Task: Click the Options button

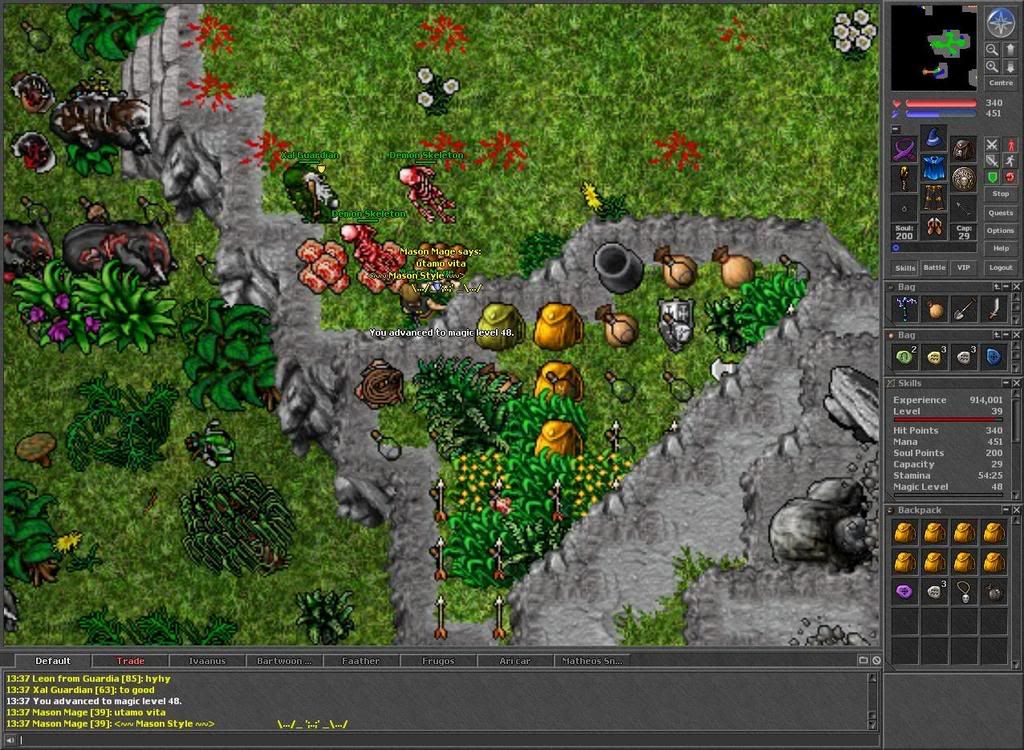Action: (1000, 230)
